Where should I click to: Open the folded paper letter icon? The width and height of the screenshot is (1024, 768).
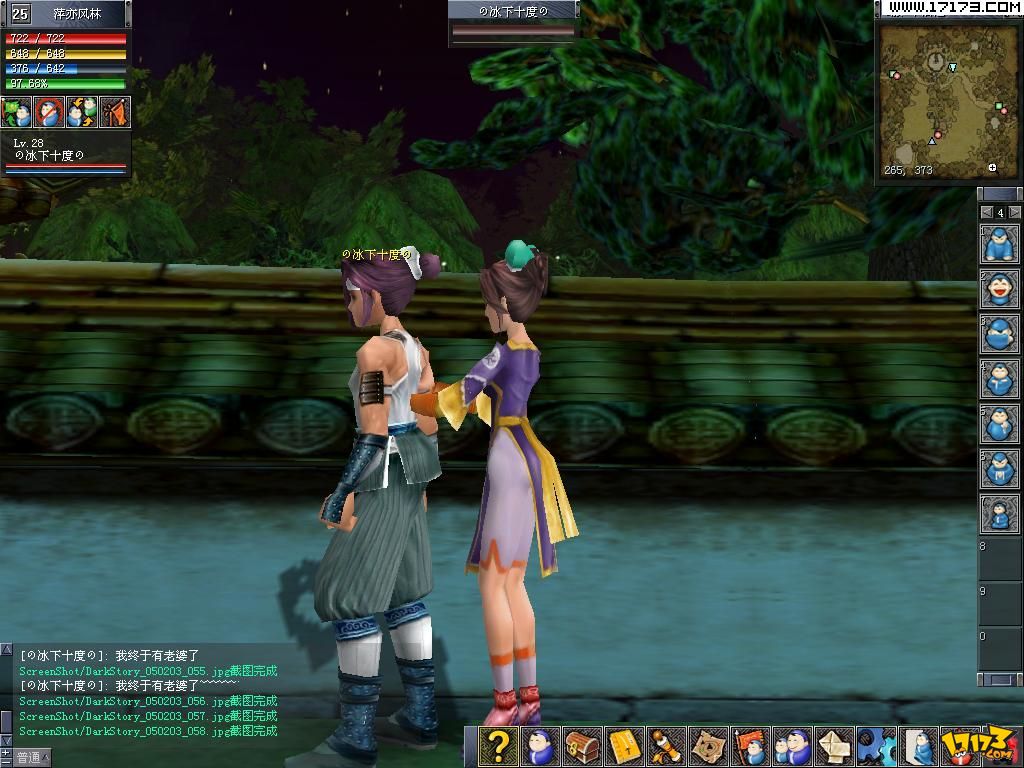[x=835, y=747]
